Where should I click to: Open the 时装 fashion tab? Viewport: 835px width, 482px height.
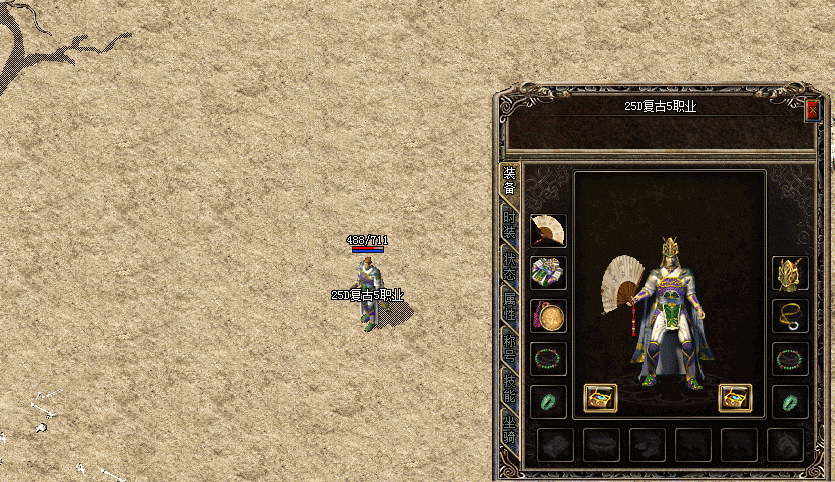[x=510, y=225]
